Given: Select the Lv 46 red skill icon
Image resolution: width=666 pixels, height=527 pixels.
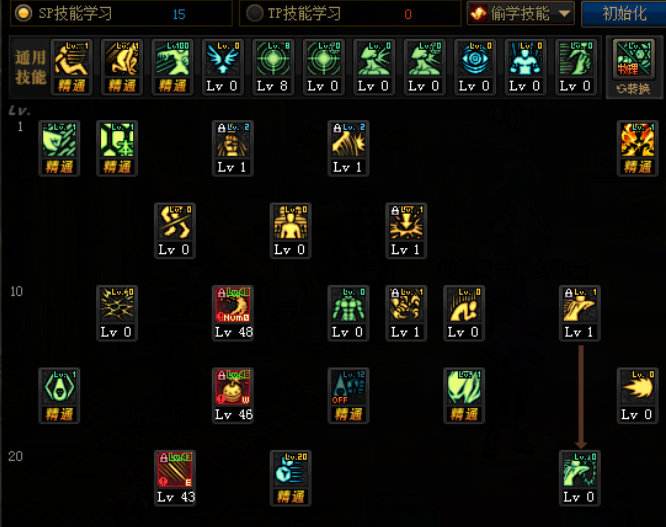Looking at the screenshot, I should (x=231, y=388).
